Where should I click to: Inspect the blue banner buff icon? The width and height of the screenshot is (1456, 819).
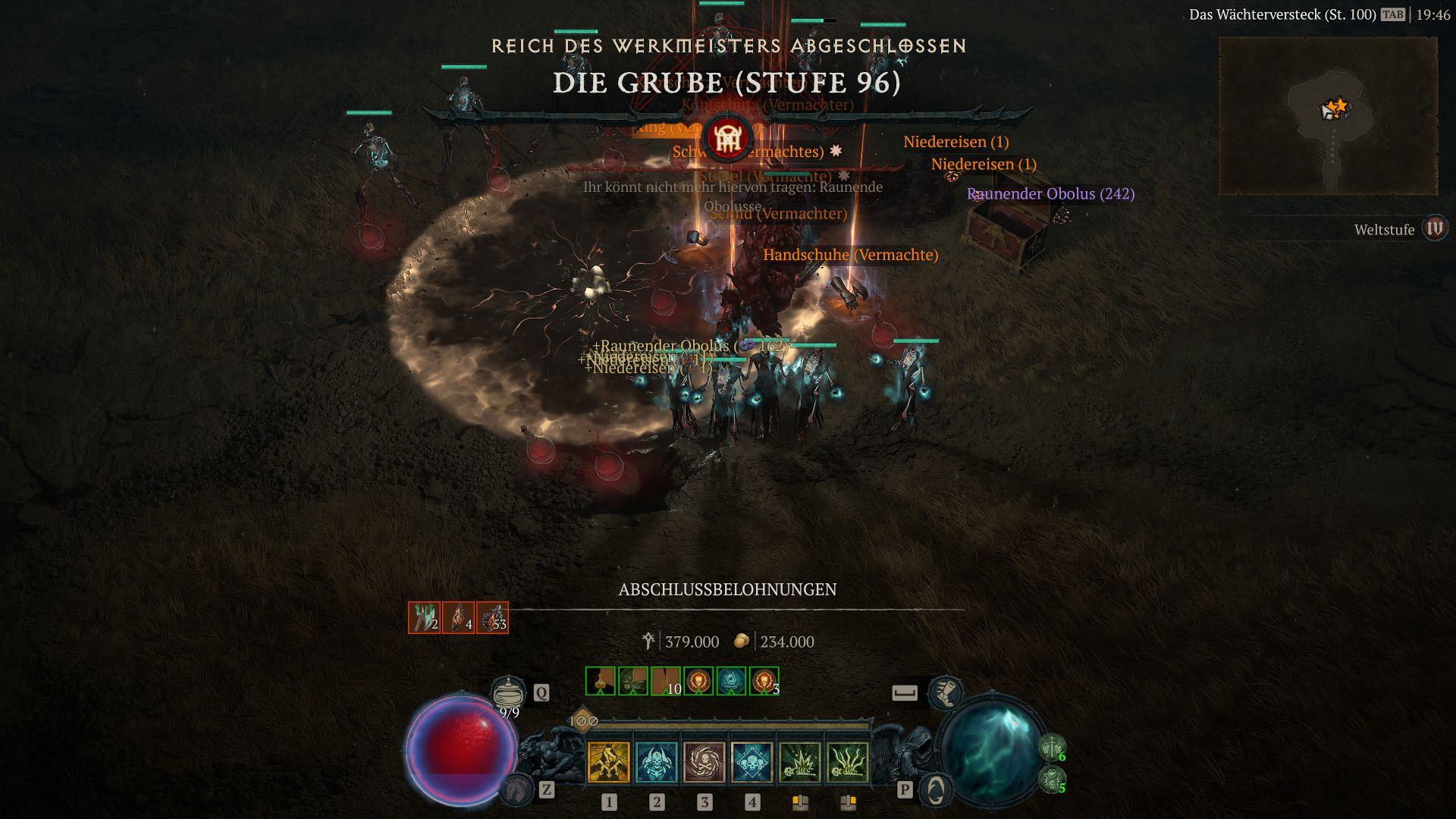coord(731,681)
